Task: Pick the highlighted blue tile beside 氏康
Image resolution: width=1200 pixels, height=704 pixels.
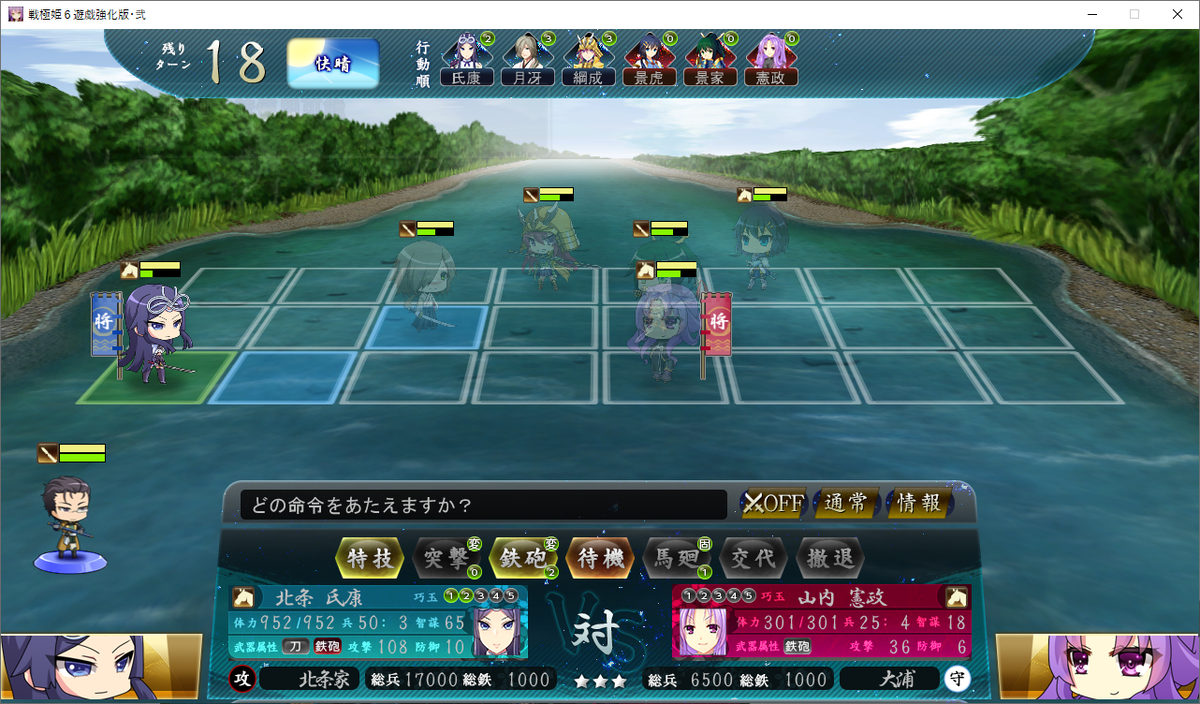Action: point(281,376)
